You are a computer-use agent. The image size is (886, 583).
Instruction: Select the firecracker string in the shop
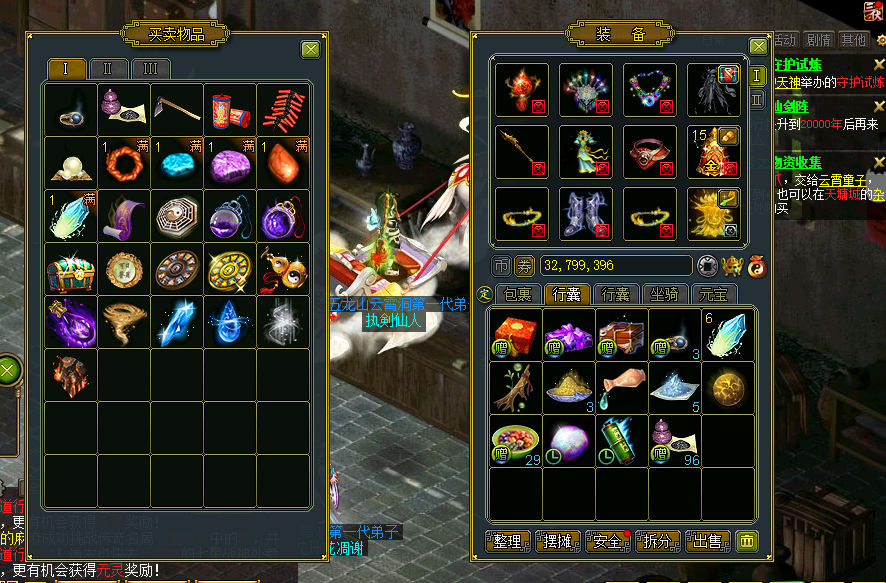coord(284,108)
